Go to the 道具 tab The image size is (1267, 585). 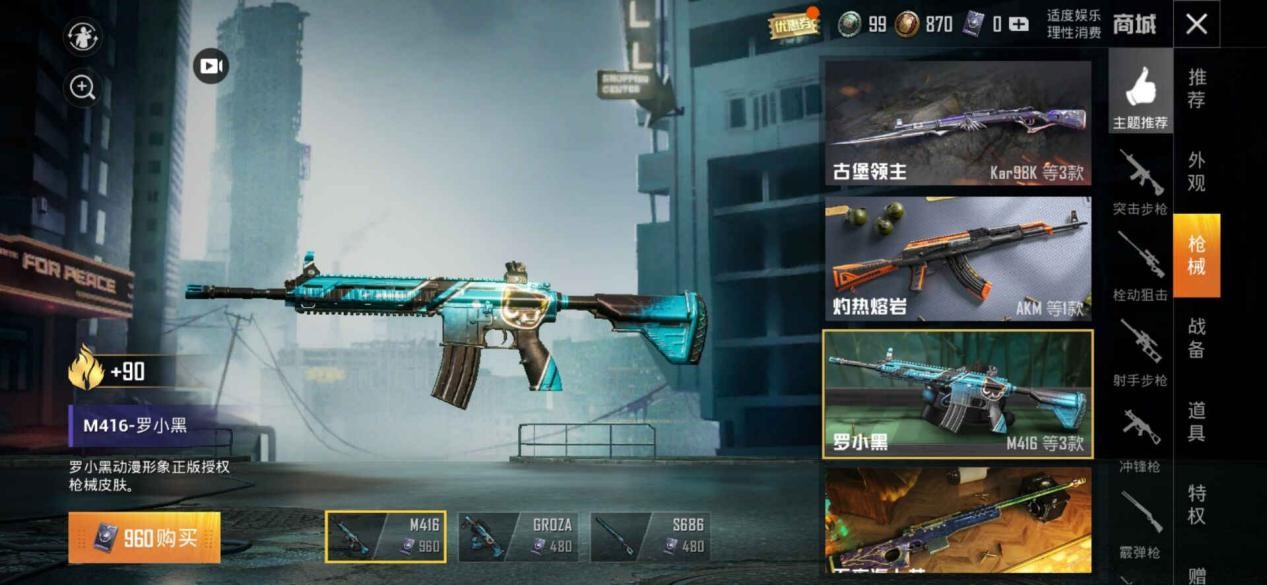pyautogui.click(x=1196, y=421)
